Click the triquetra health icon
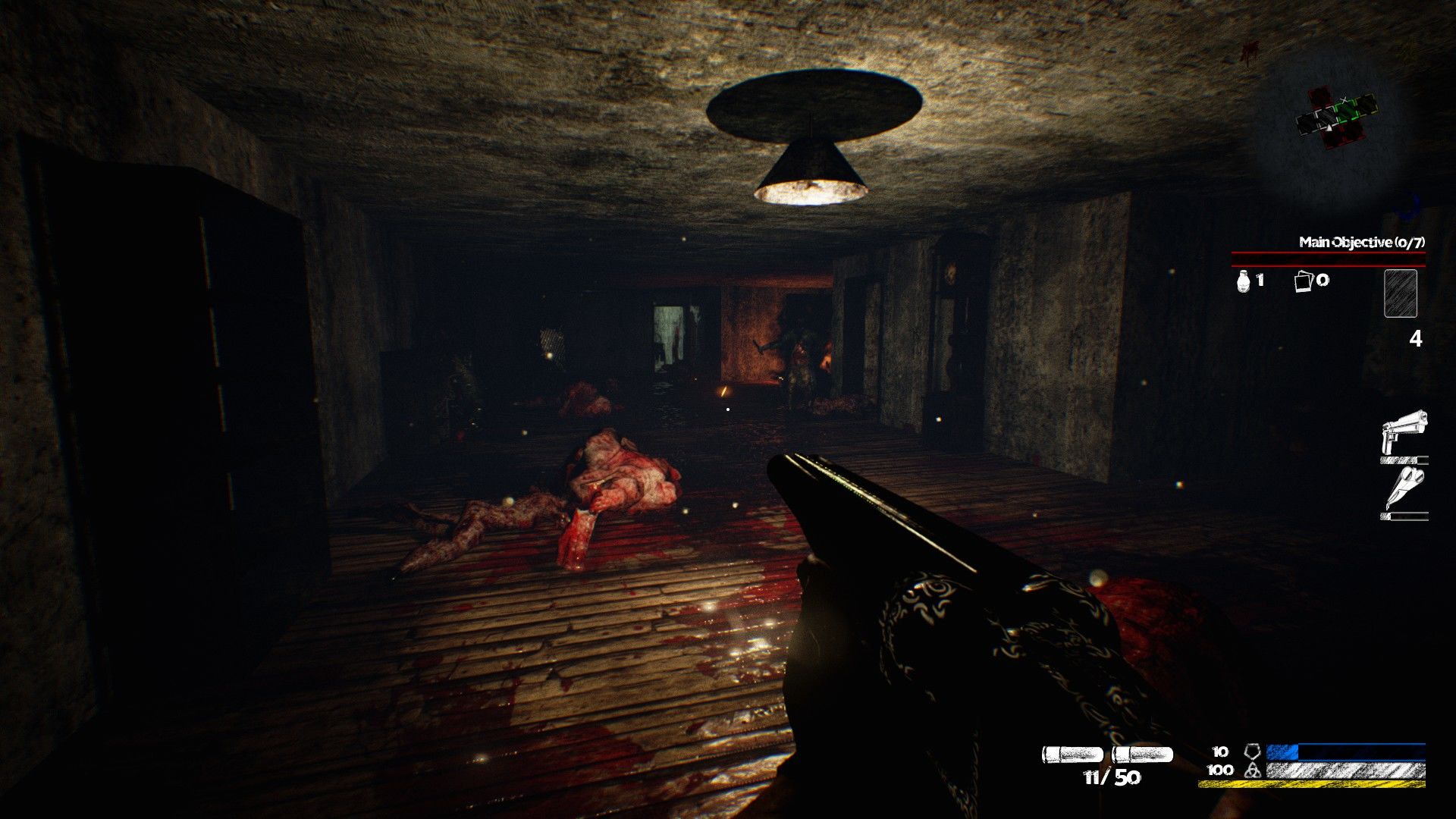Viewport: 1456px width, 819px height. [x=1252, y=770]
